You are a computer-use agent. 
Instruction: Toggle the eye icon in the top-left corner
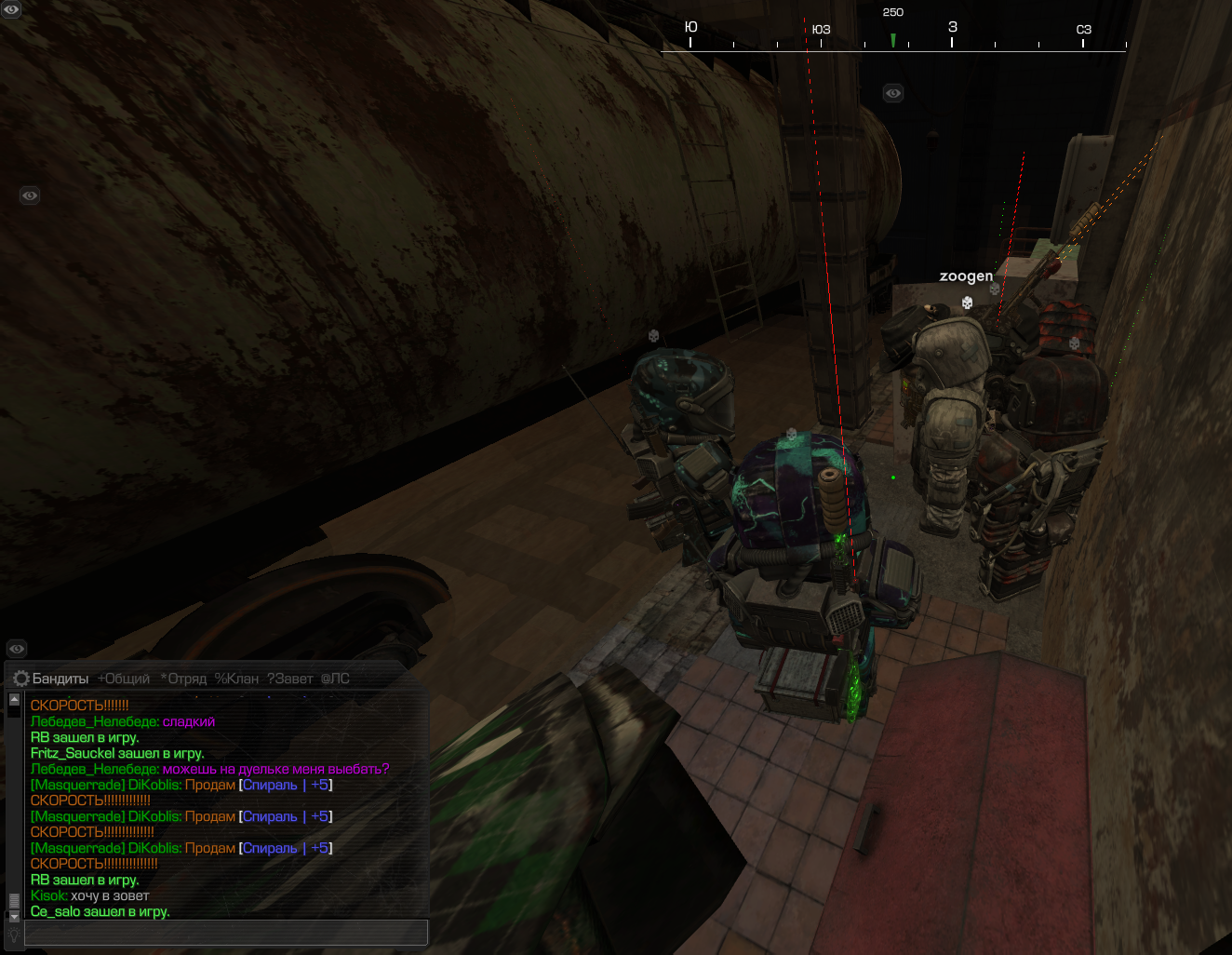(11, 9)
